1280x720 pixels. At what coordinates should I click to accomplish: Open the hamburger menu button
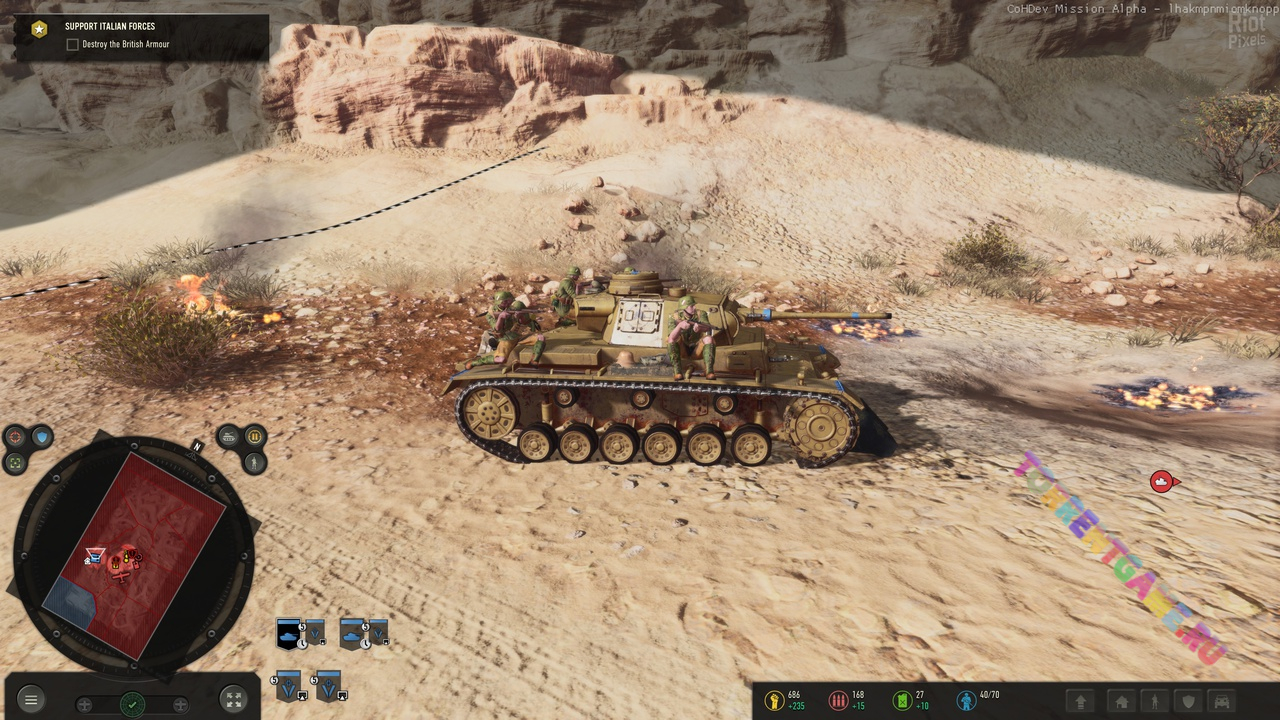[x=31, y=700]
